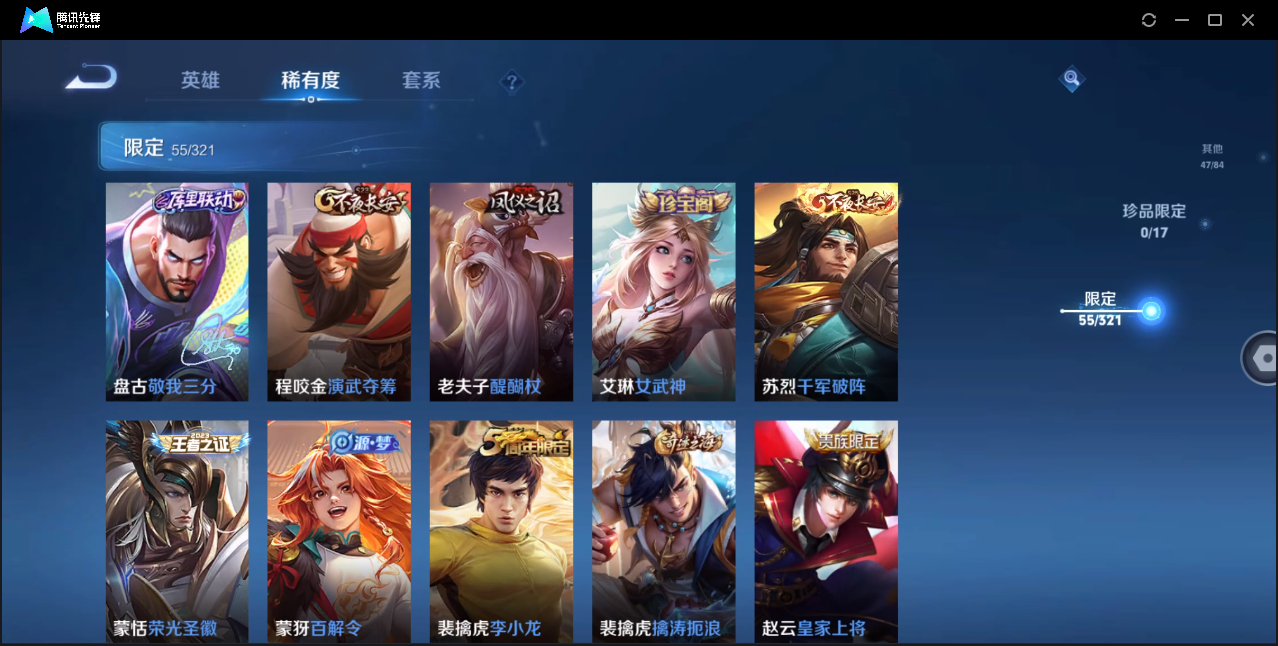This screenshot has width=1278, height=646.
Task: Jump to the 珍品限定 rarity section
Action: click(1153, 220)
